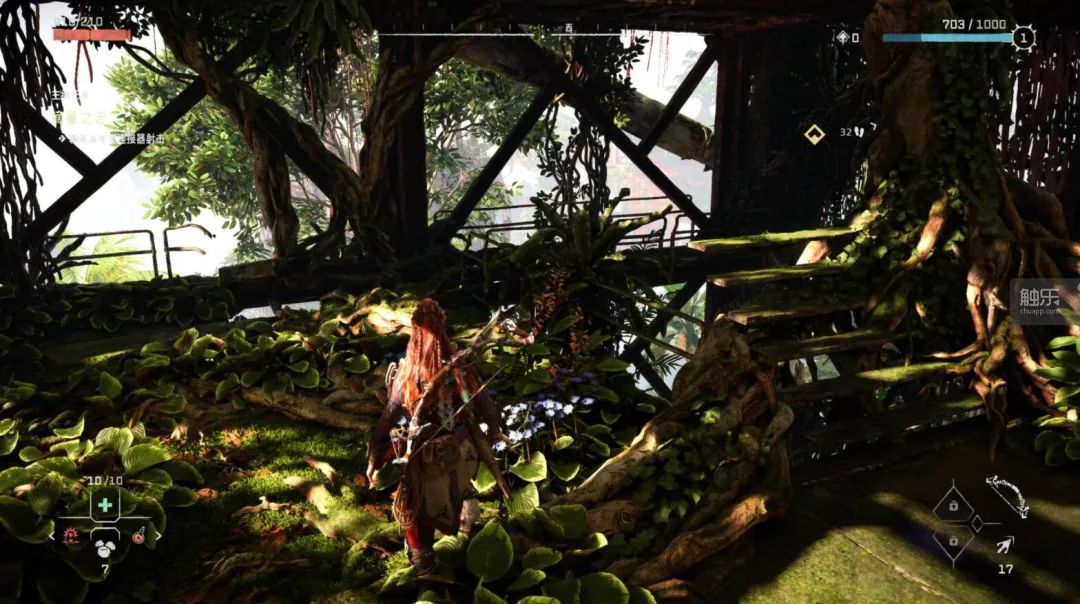
Task: Click the yellow diamond quest waypoint marker
Action: 814,133
